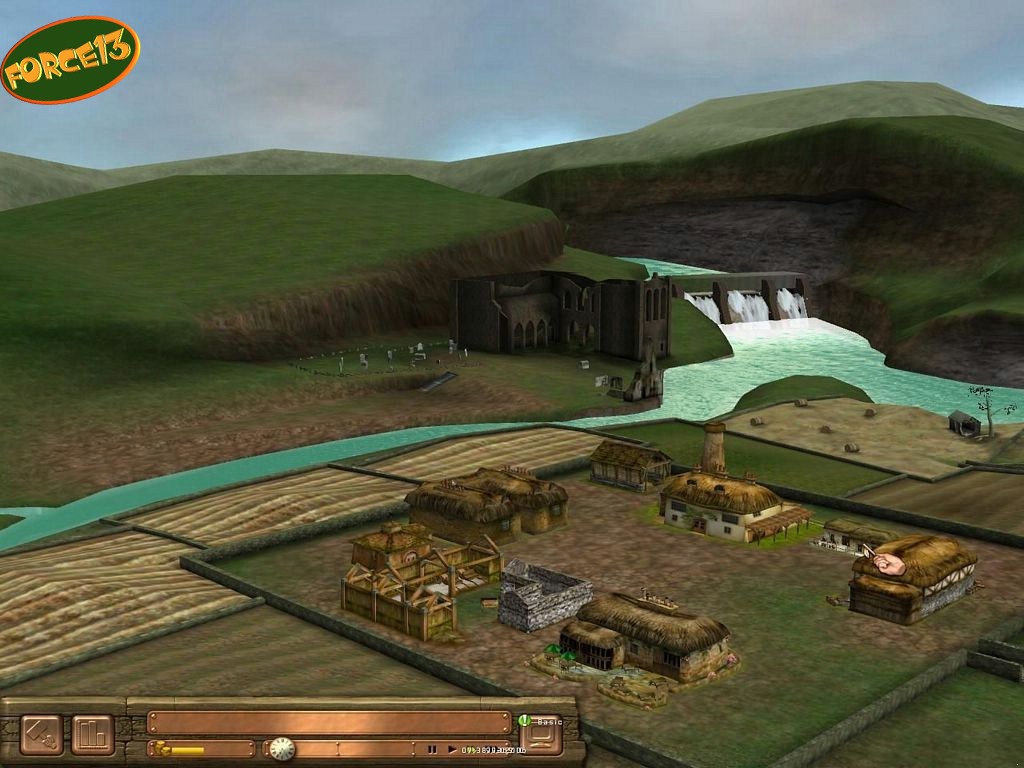Show the bar chart statistics panel
Image resolution: width=1024 pixels, height=768 pixels.
(x=92, y=733)
